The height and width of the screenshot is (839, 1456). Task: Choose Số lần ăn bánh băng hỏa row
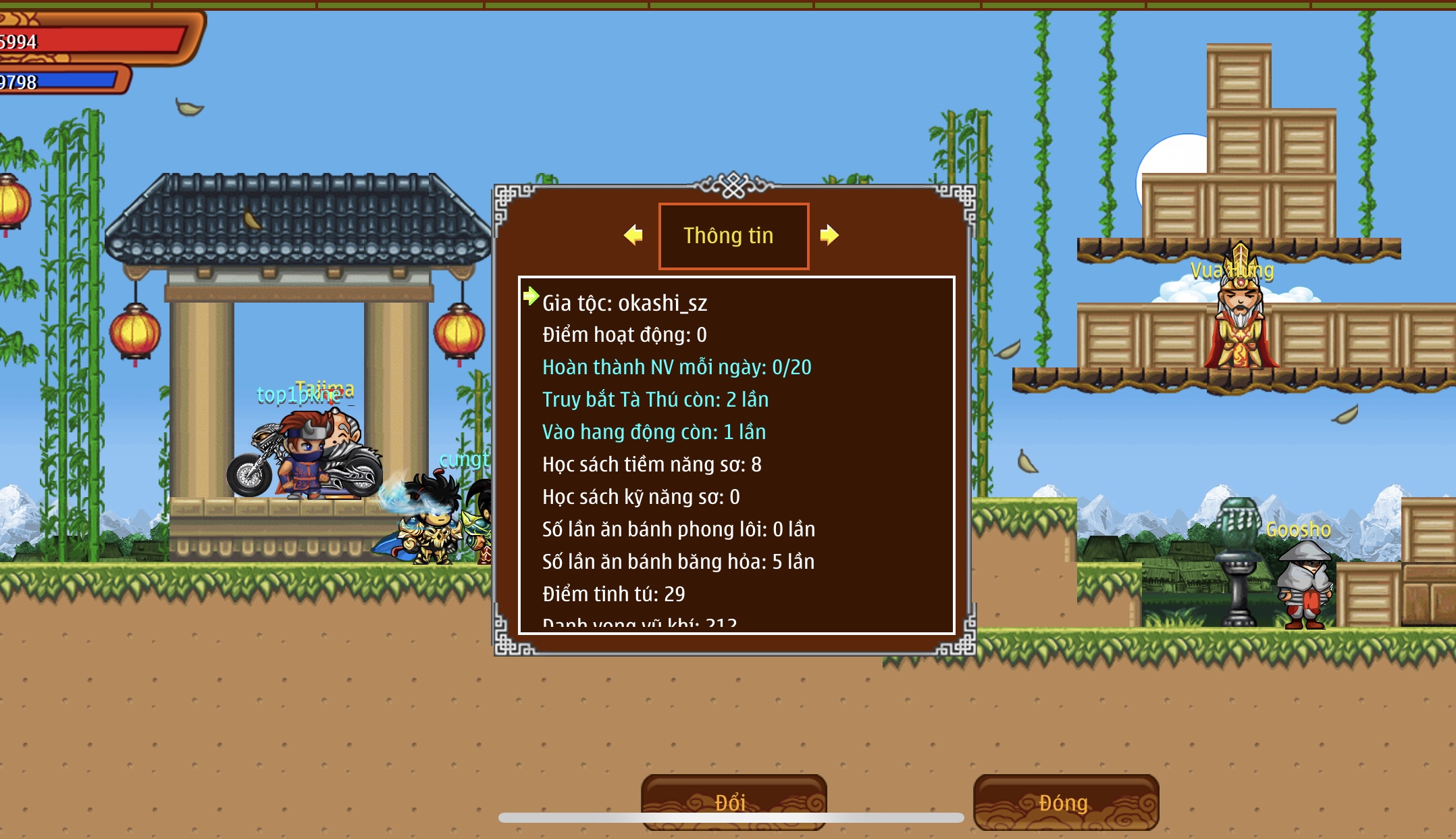click(678, 562)
